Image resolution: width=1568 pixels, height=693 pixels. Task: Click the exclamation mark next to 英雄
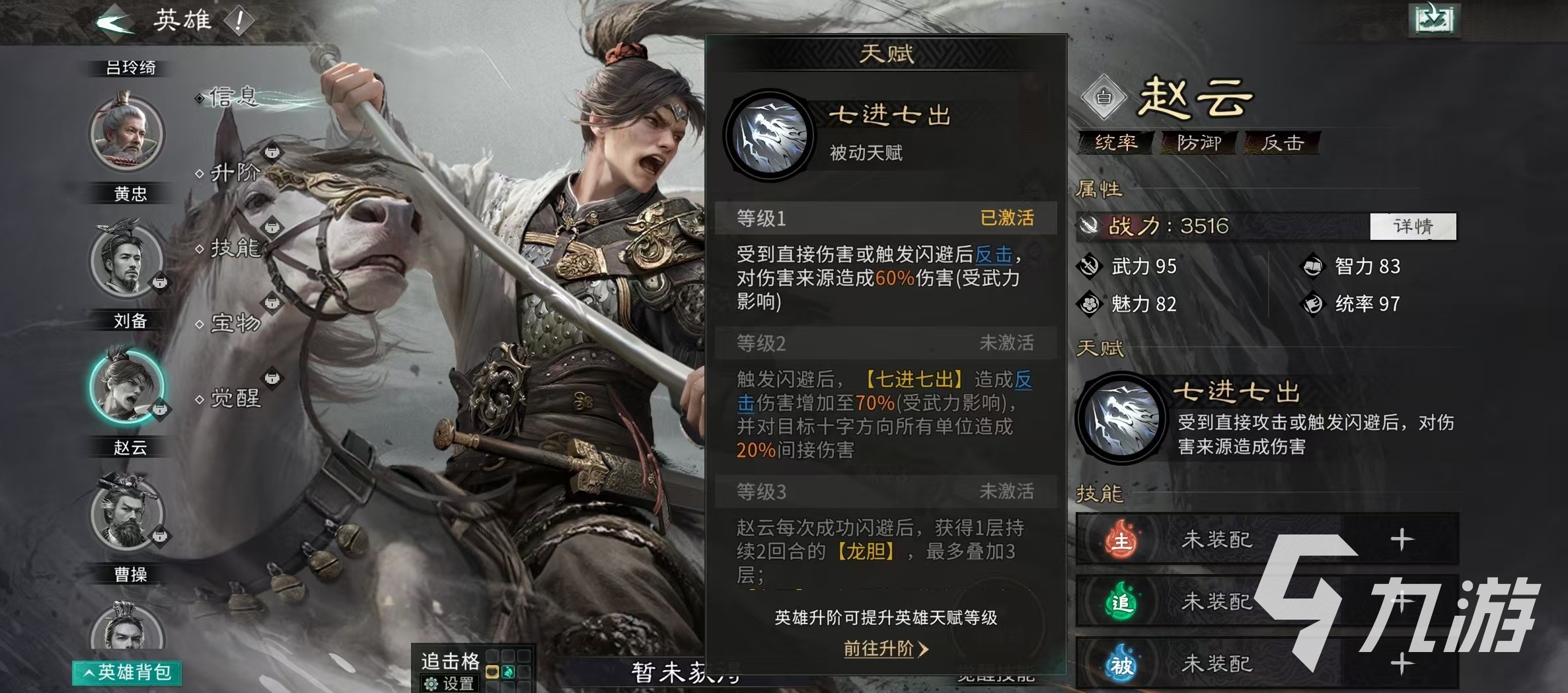tap(237, 20)
